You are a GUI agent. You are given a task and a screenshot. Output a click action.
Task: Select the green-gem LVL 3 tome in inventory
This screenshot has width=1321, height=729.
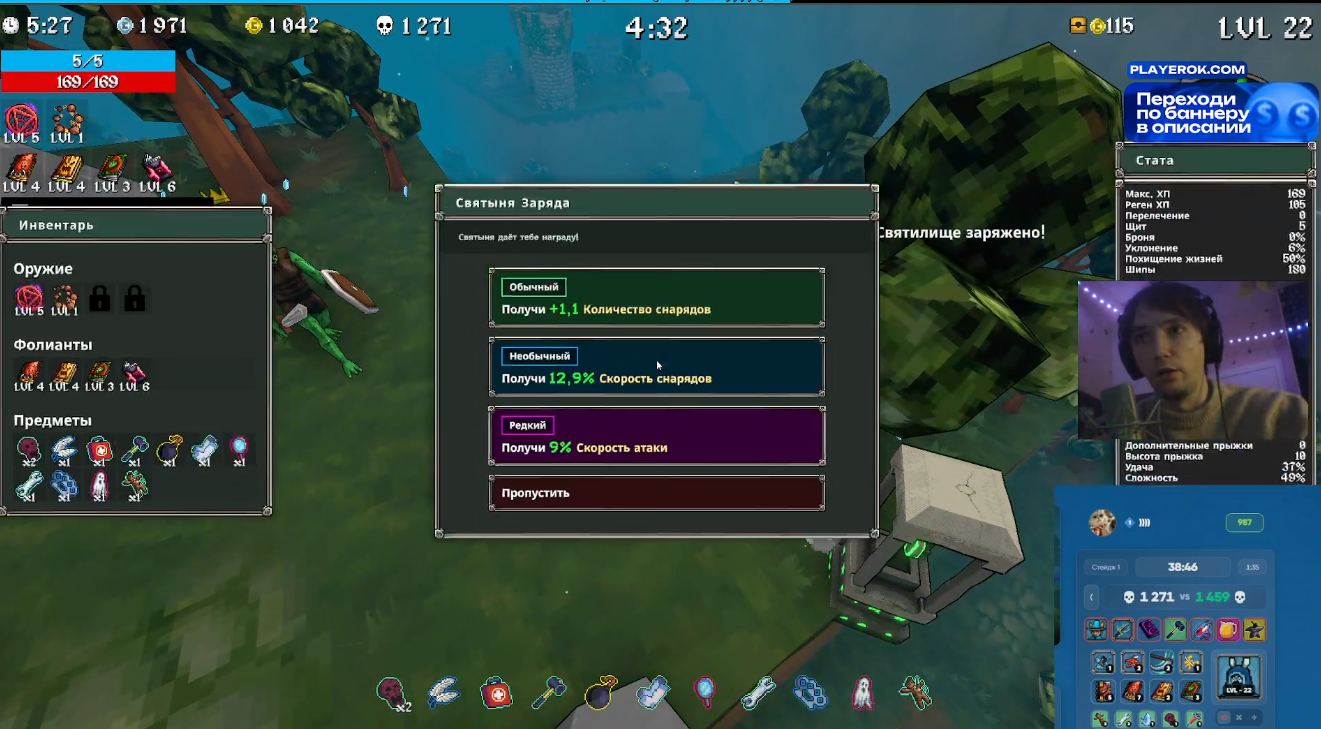[99, 373]
